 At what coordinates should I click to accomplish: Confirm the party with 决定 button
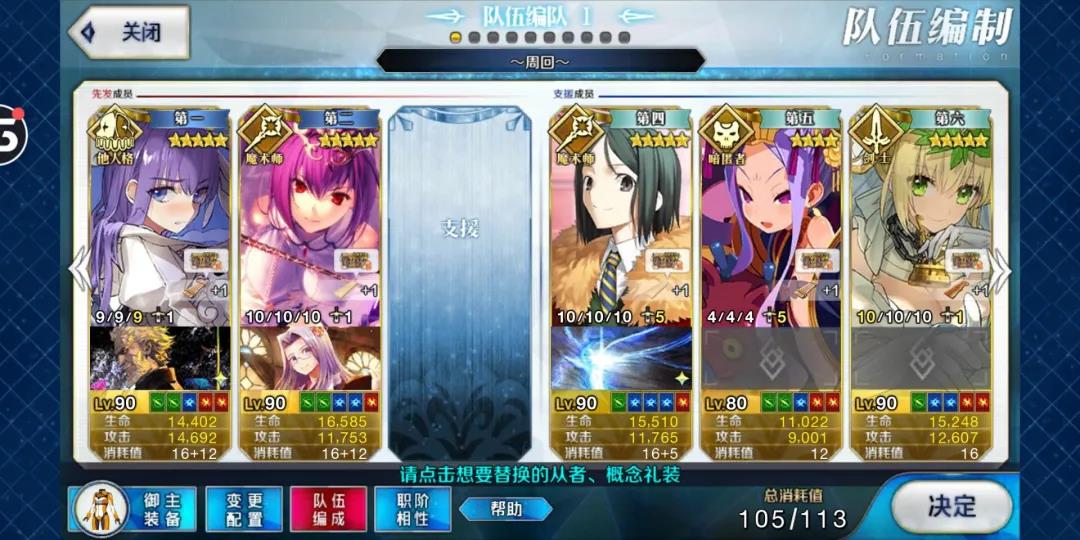(950, 506)
